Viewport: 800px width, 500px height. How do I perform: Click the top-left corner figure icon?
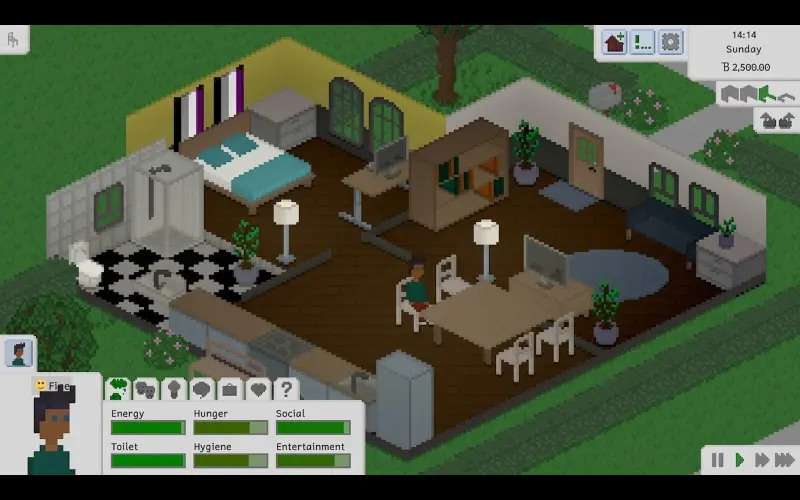13,40
